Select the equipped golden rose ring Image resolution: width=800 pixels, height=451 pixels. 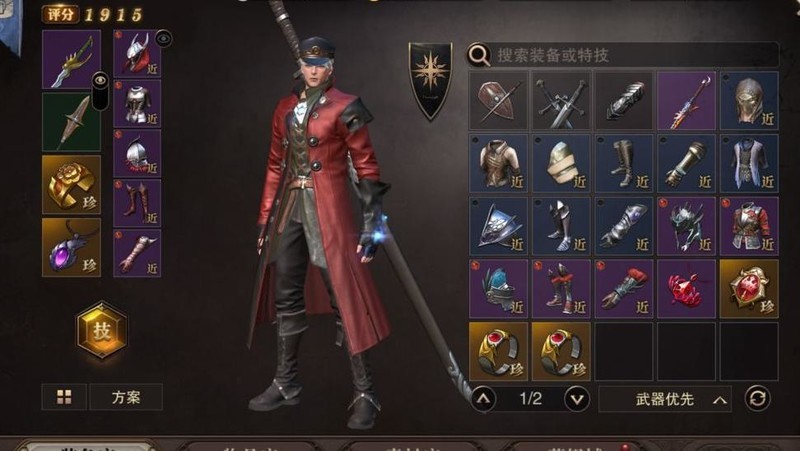click(71, 184)
